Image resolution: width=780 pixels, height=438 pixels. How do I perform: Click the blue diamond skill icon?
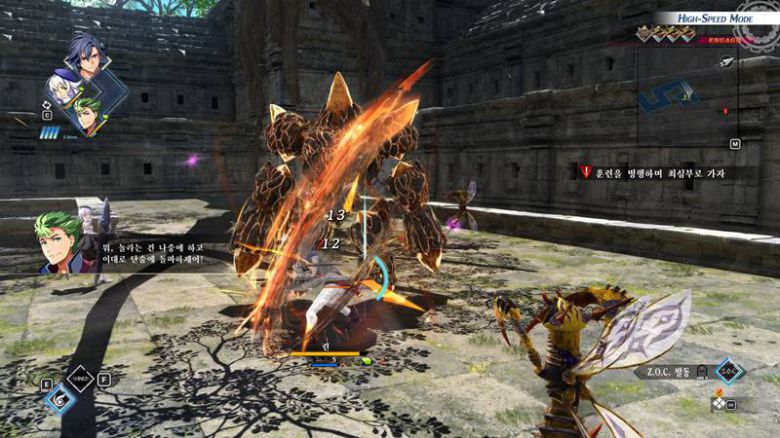pyautogui.click(x=59, y=398)
